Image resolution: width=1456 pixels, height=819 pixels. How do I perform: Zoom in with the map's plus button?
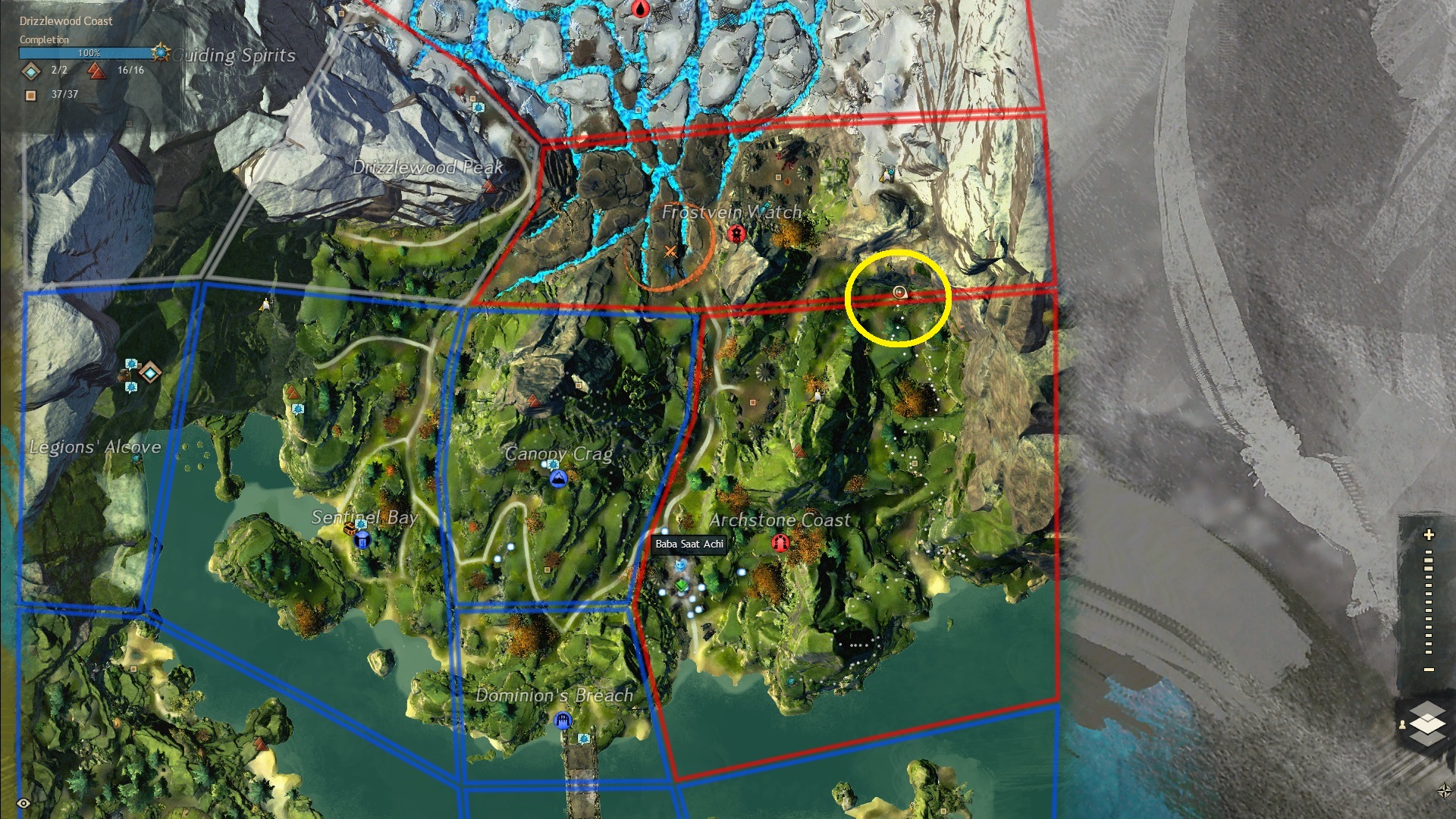tap(1429, 535)
